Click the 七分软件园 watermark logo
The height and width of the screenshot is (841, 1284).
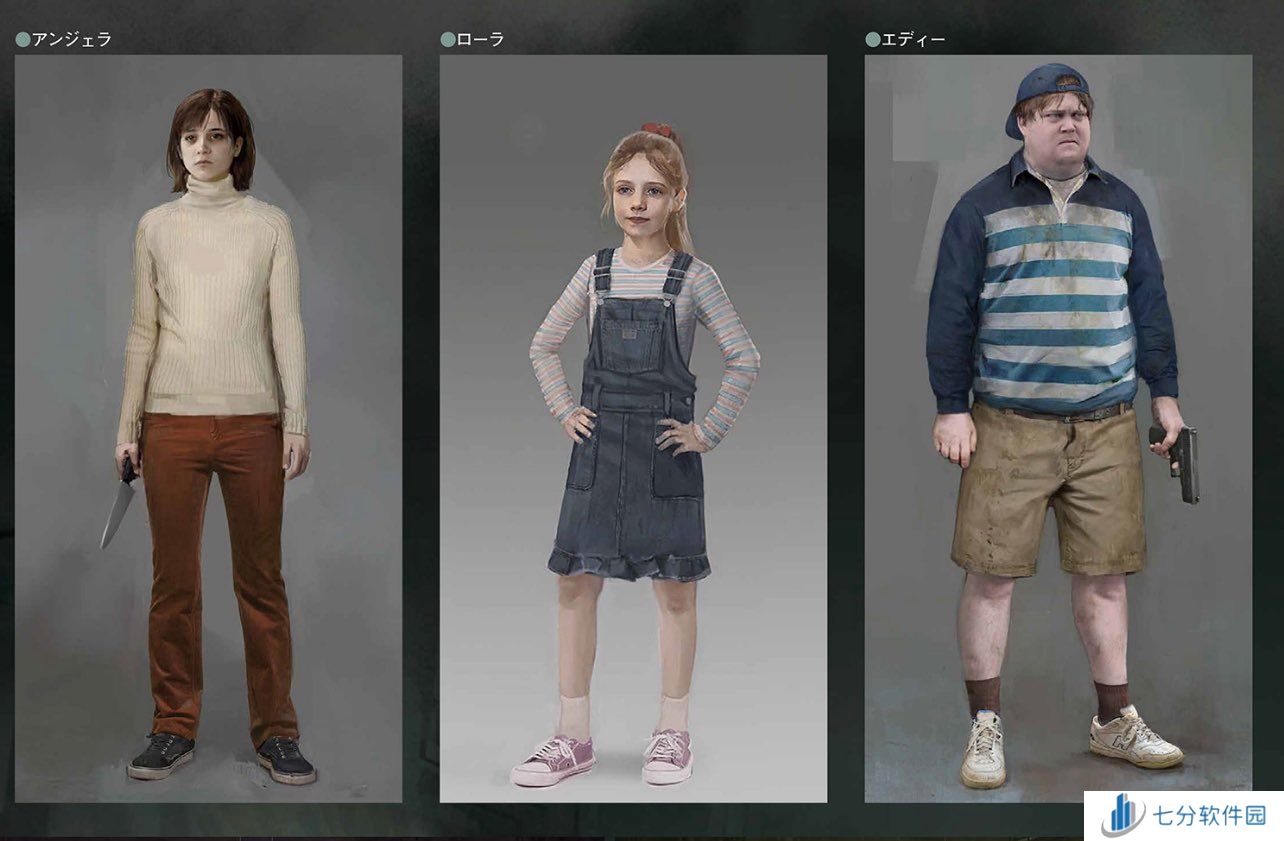pyautogui.click(x=1183, y=816)
